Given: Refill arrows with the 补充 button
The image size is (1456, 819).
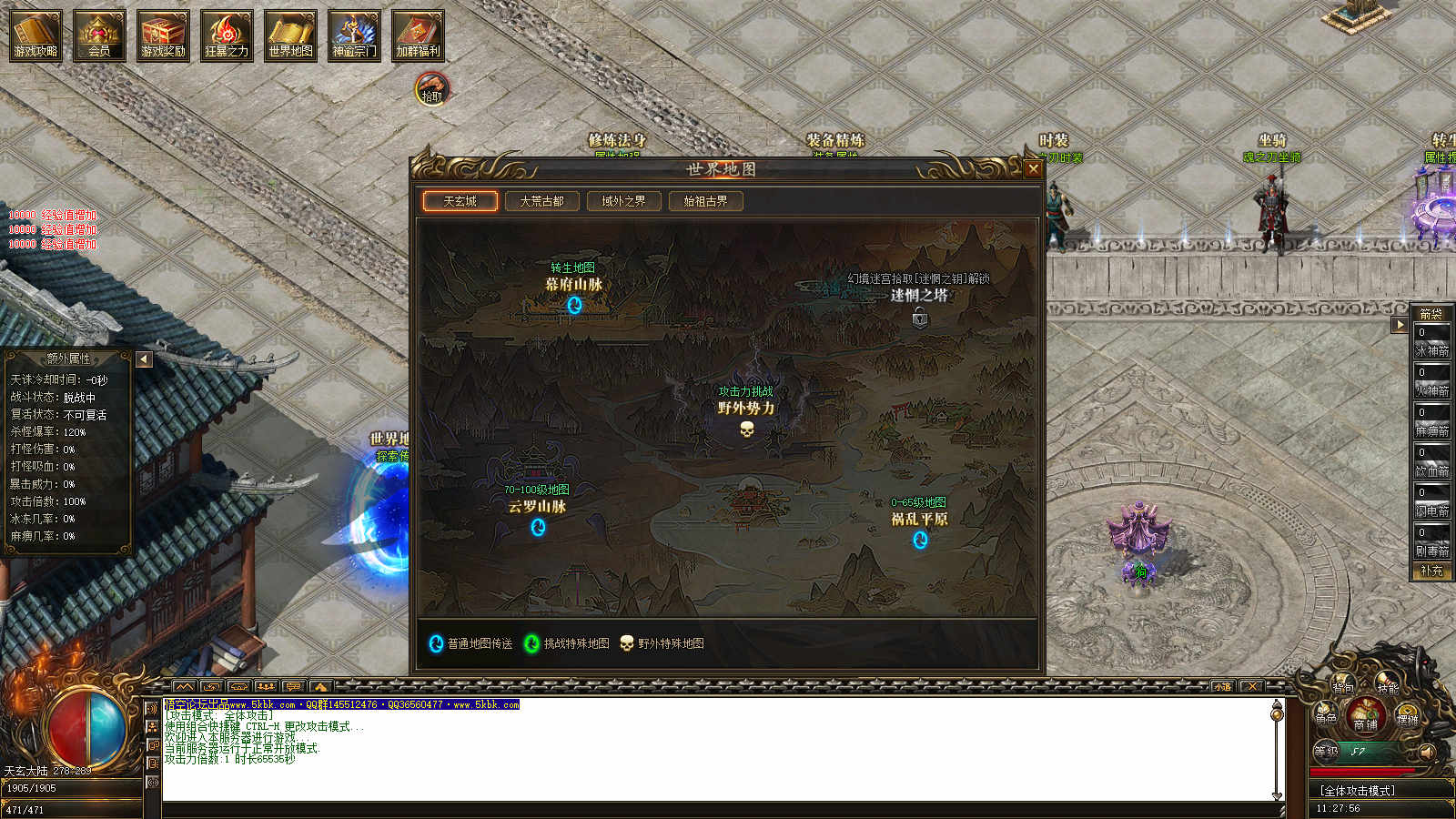Looking at the screenshot, I should click(x=1431, y=571).
